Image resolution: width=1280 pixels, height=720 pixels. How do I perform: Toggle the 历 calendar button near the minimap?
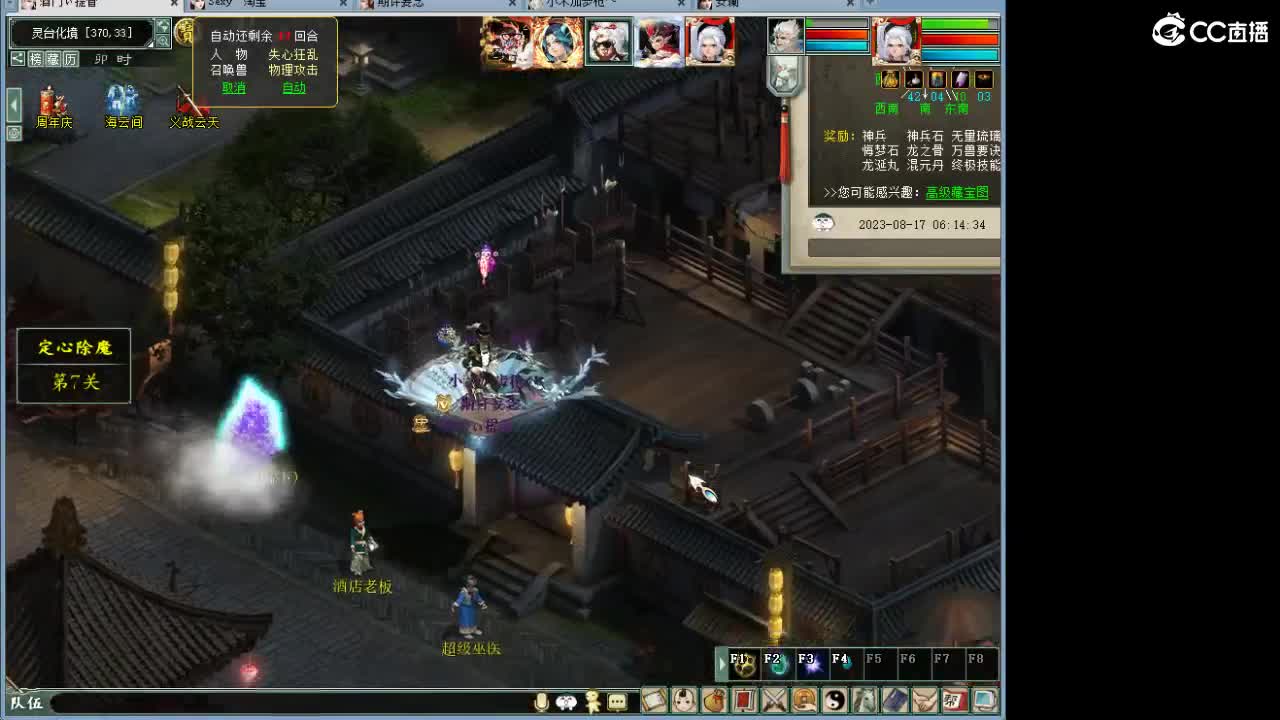70,58
